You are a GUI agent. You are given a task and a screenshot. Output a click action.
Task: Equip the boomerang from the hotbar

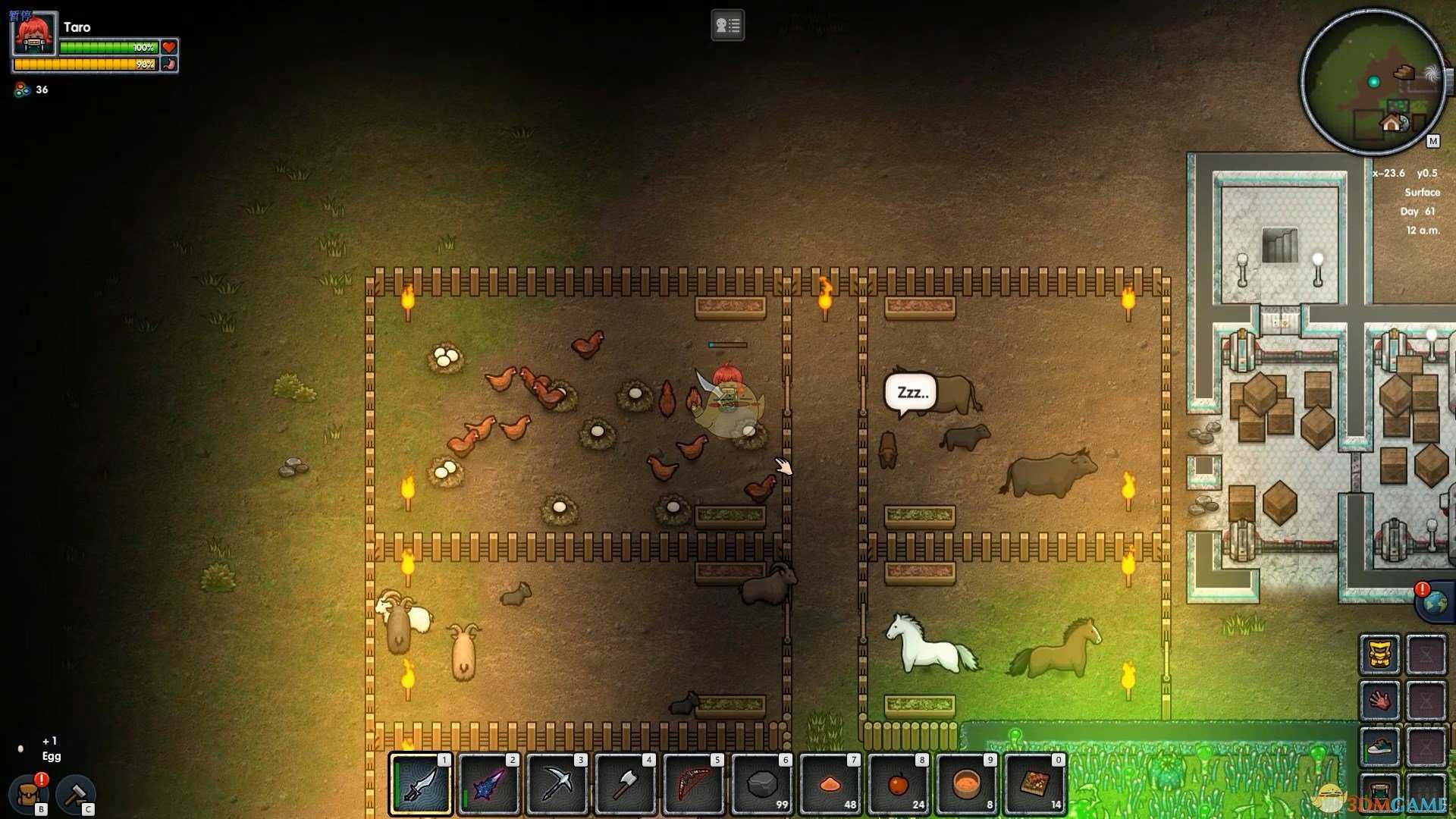(694, 784)
